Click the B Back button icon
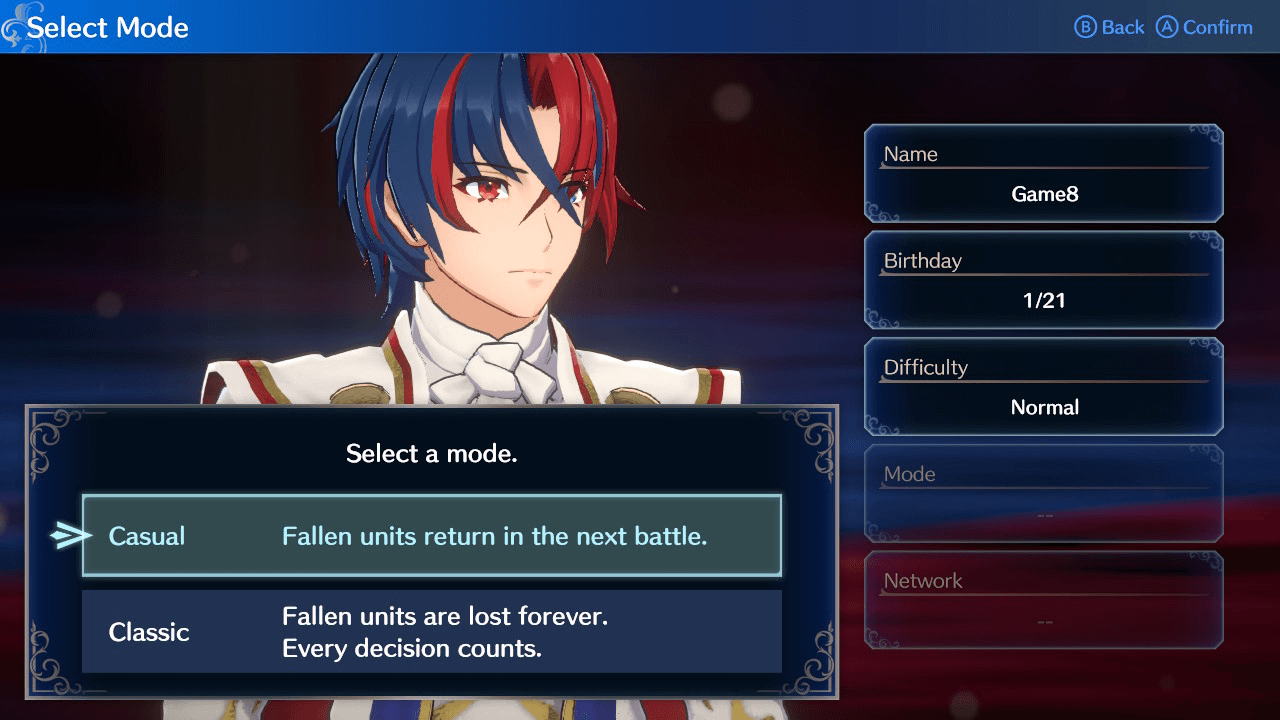Image resolution: width=1280 pixels, height=720 pixels. click(1109, 27)
